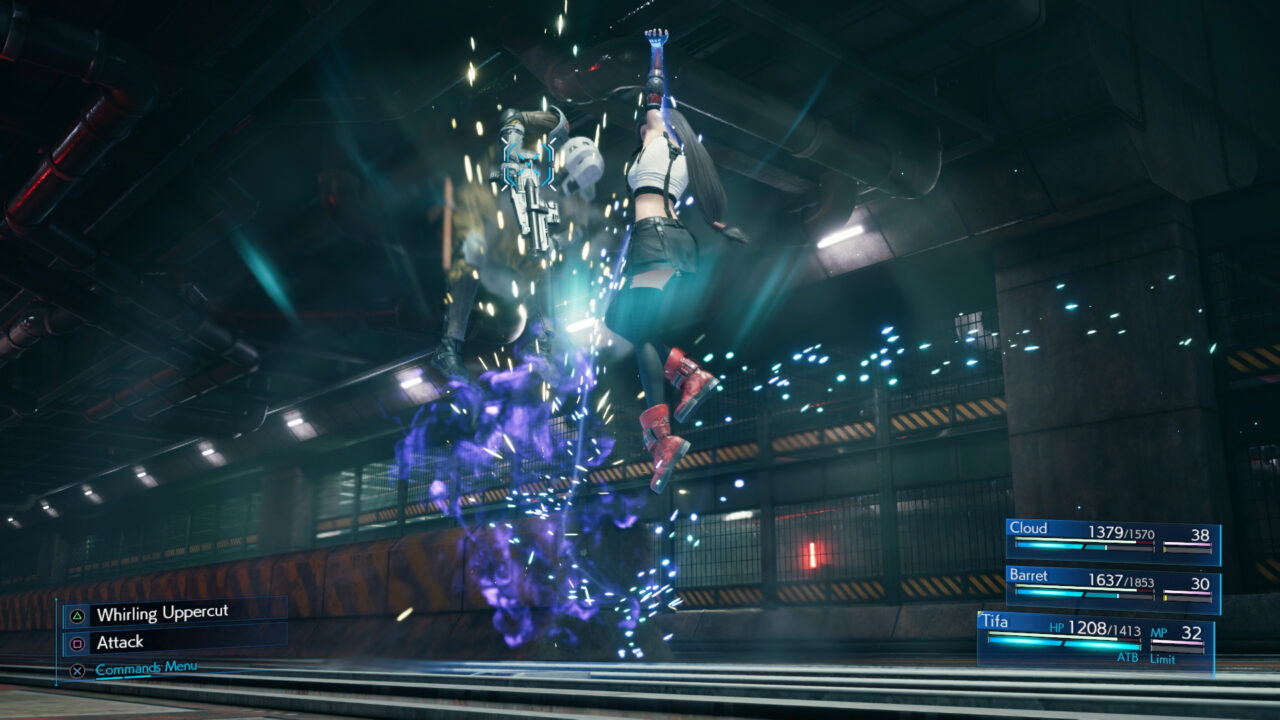
Task: Click the Square button icon beside Attack
Action: (x=78, y=643)
